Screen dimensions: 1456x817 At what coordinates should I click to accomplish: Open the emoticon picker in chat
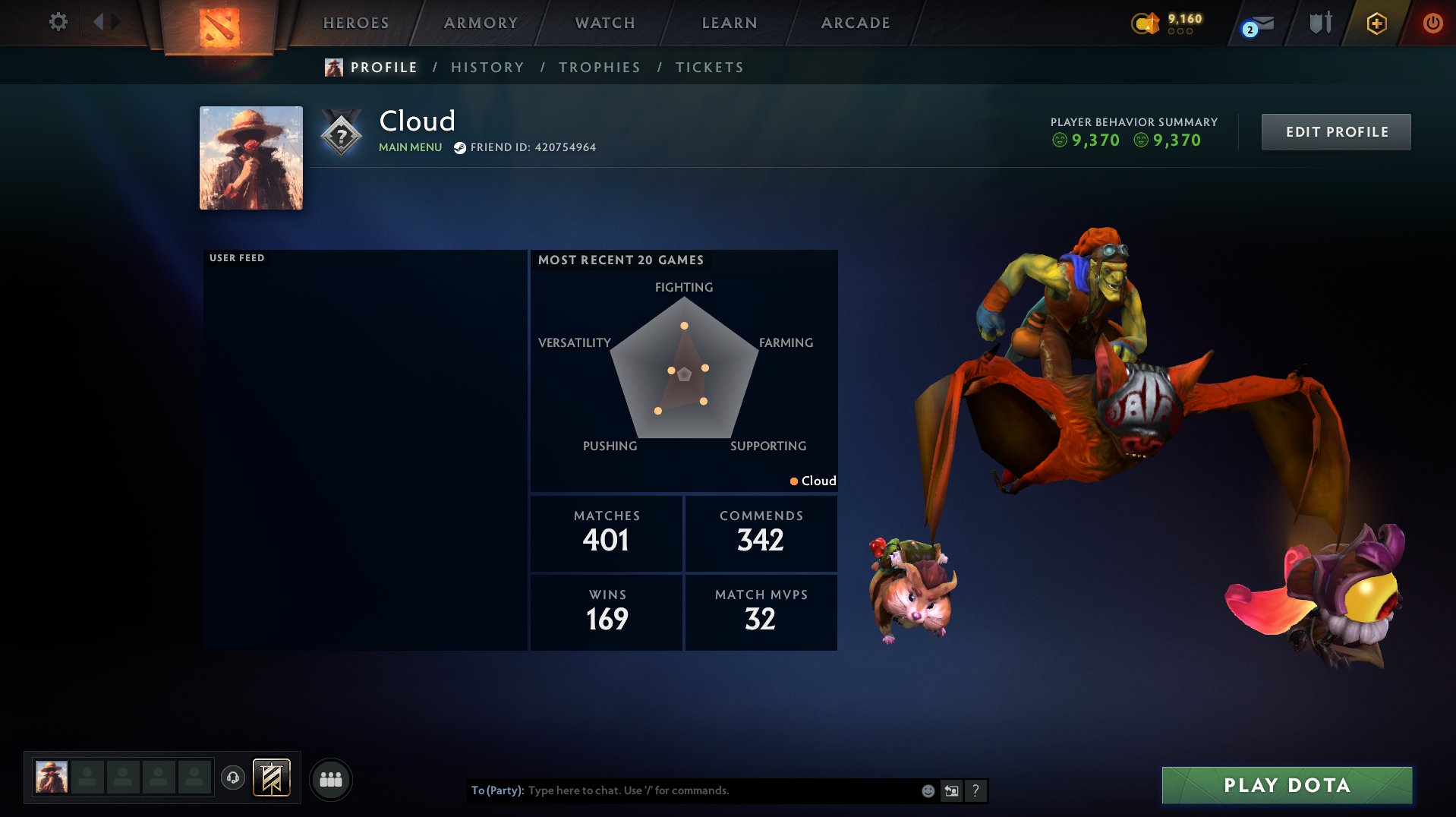pyautogui.click(x=928, y=790)
